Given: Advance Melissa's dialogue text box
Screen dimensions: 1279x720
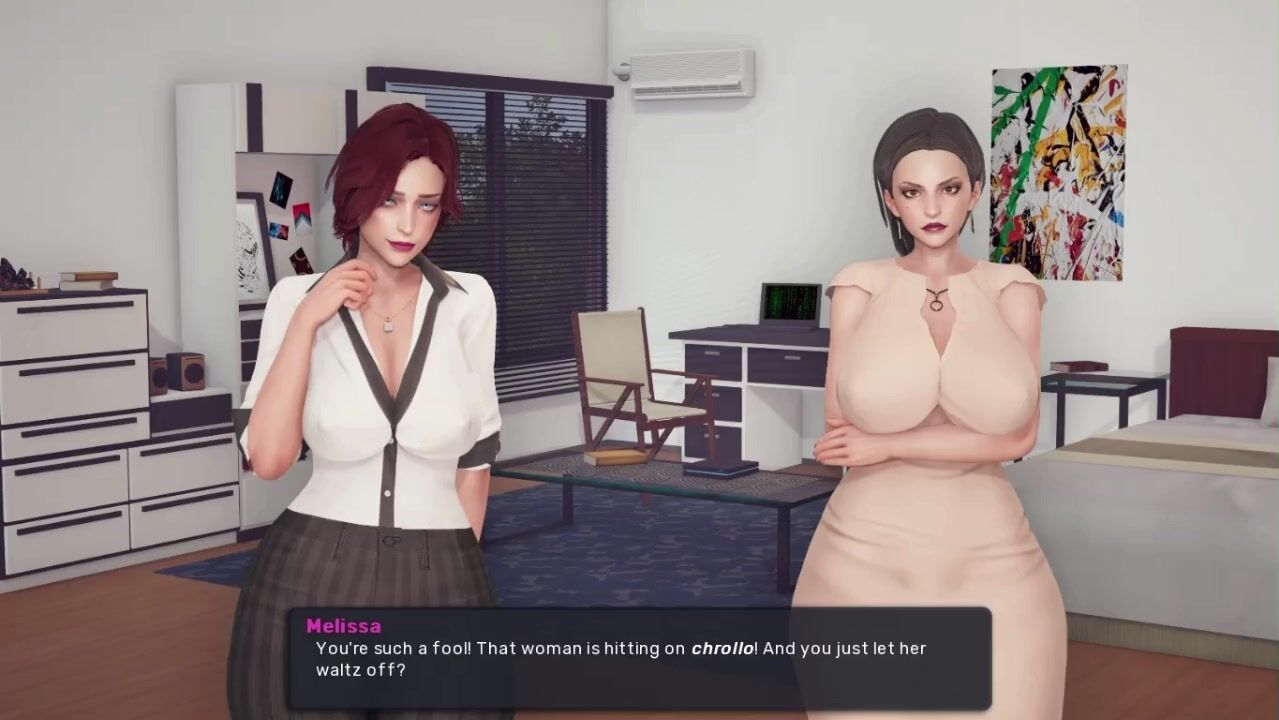Looking at the screenshot, I should (x=640, y=658).
